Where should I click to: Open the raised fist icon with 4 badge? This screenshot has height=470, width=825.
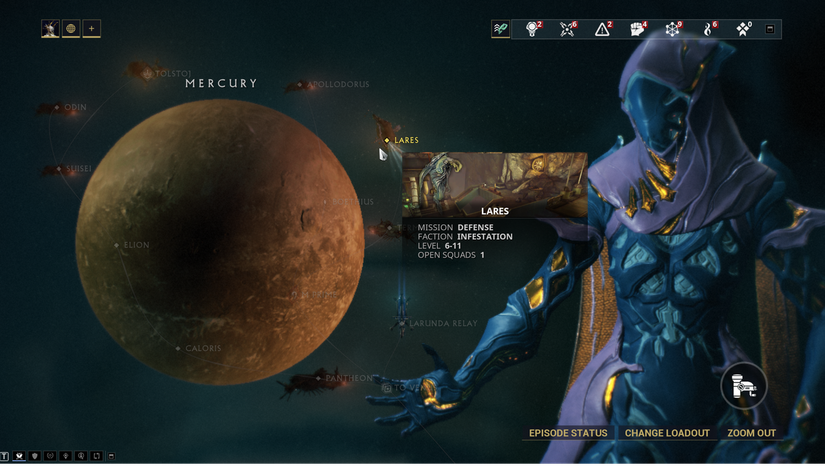(x=637, y=29)
